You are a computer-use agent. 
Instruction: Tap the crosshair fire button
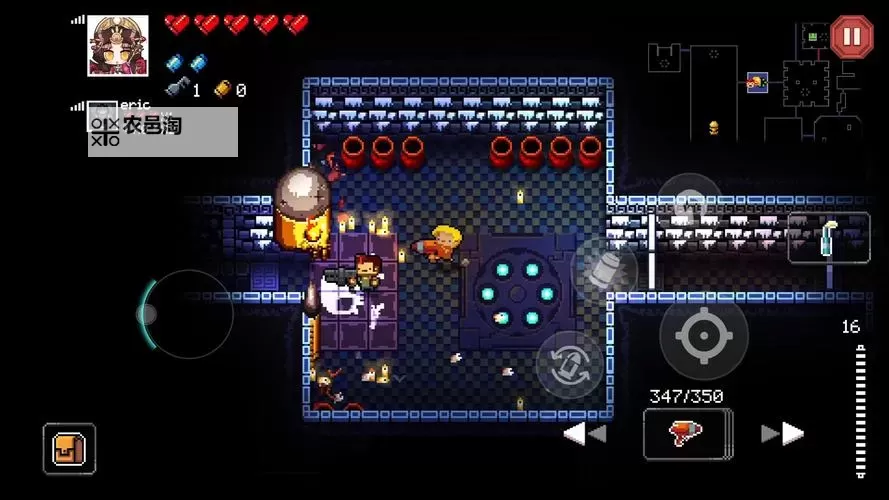[x=703, y=337]
